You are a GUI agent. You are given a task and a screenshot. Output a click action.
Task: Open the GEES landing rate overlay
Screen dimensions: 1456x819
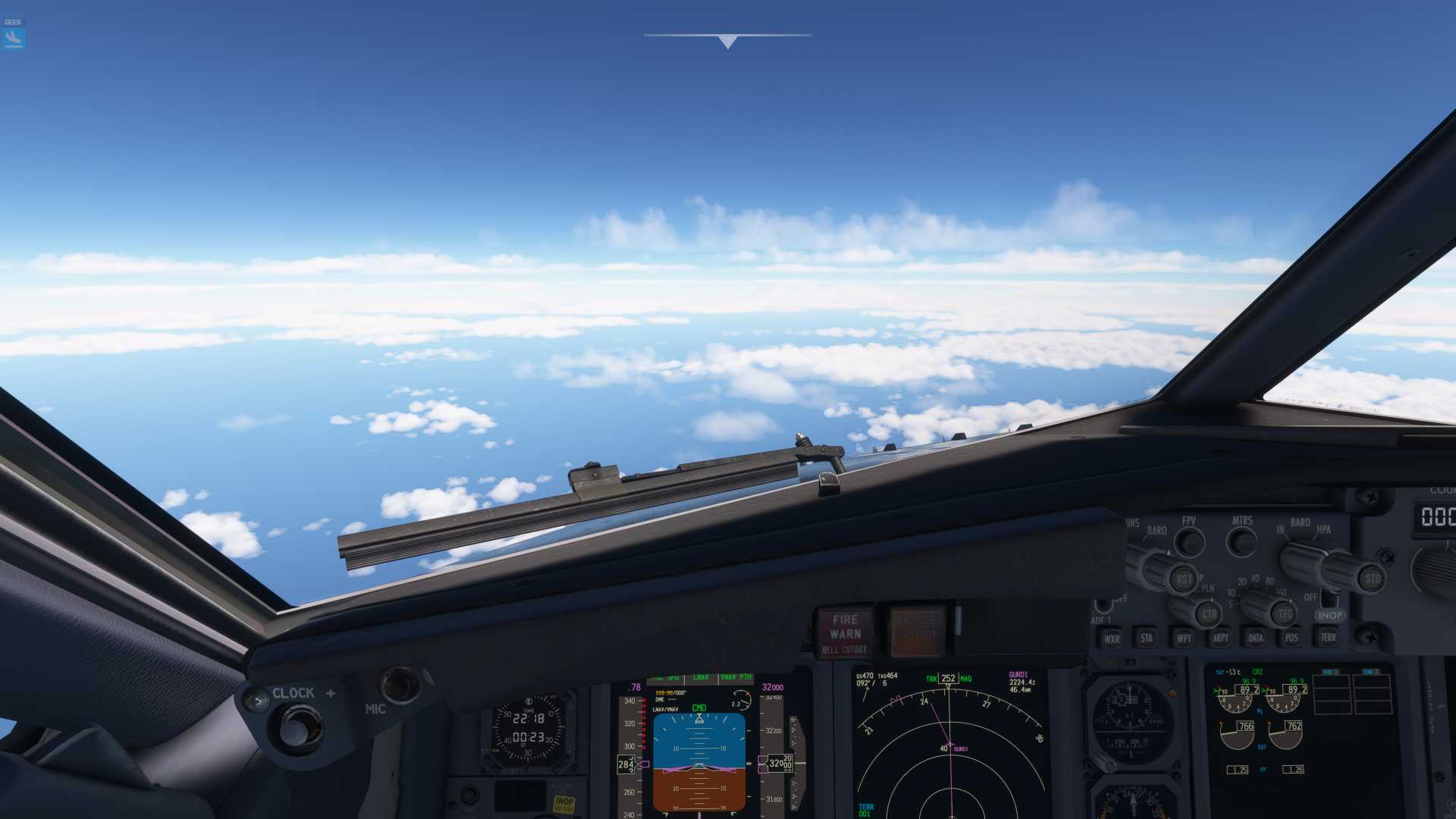(x=14, y=34)
